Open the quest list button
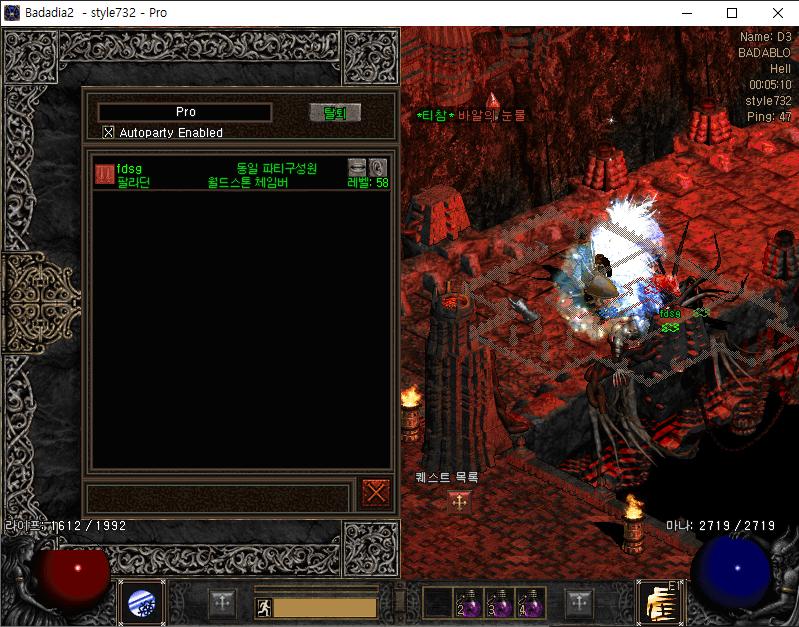Viewport: 799px width, 627px height. 459,502
